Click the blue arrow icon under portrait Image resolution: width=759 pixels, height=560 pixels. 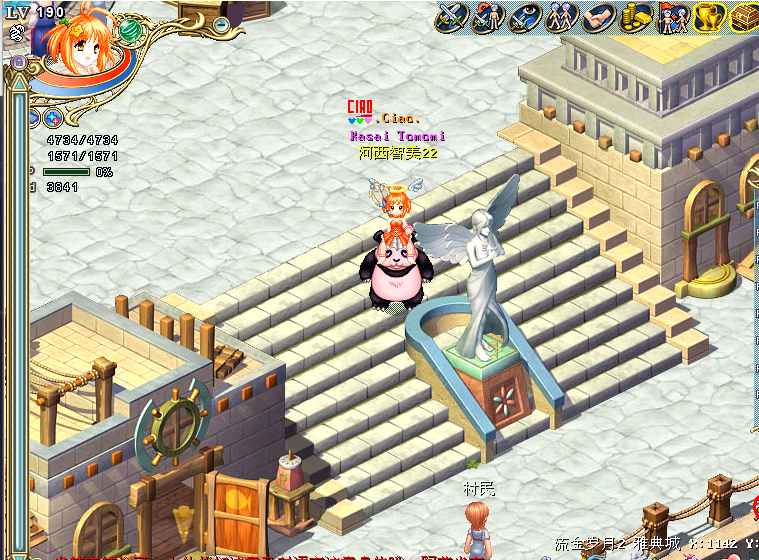point(33,118)
